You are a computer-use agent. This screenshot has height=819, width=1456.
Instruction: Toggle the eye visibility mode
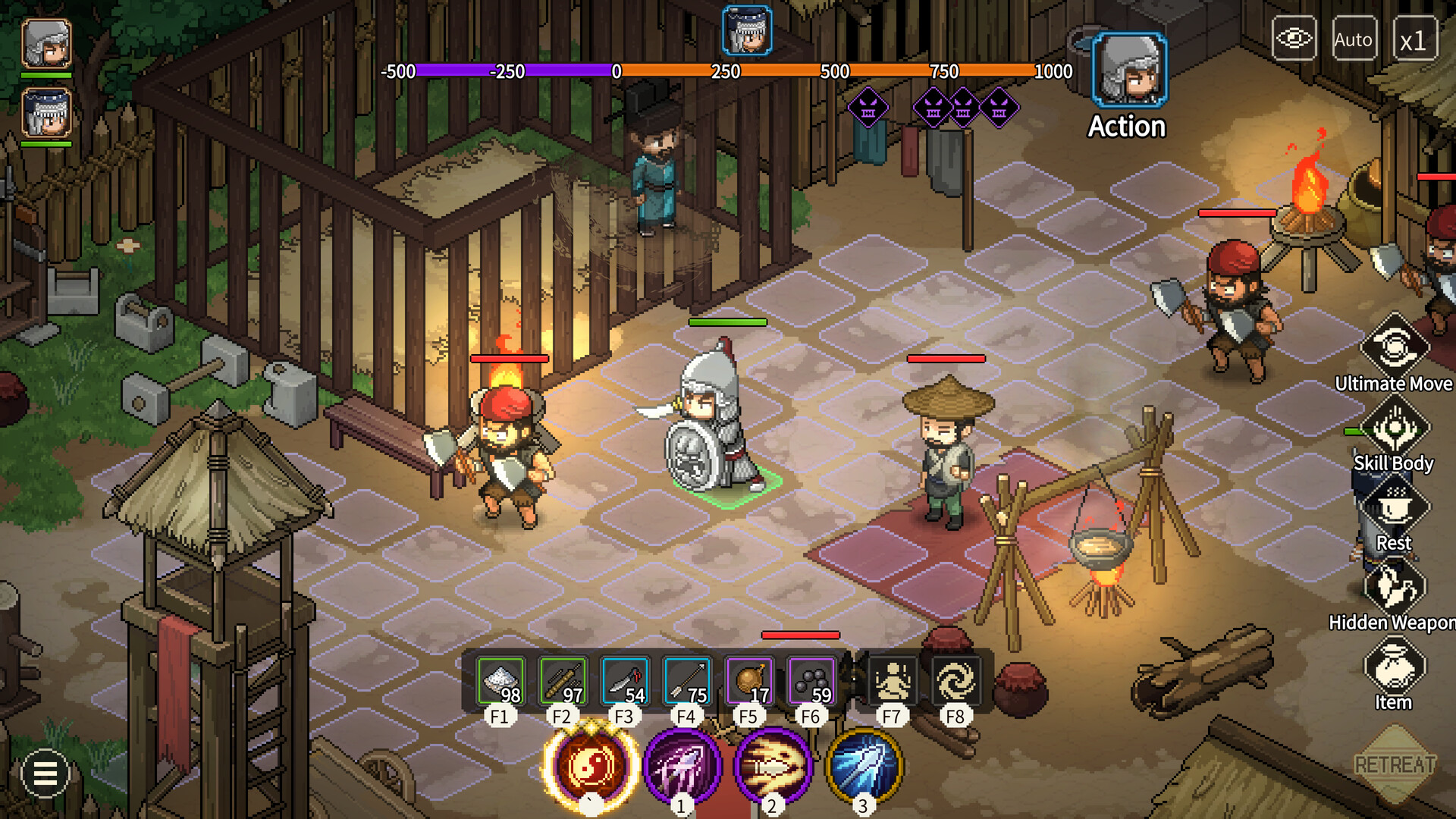tap(1294, 38)
